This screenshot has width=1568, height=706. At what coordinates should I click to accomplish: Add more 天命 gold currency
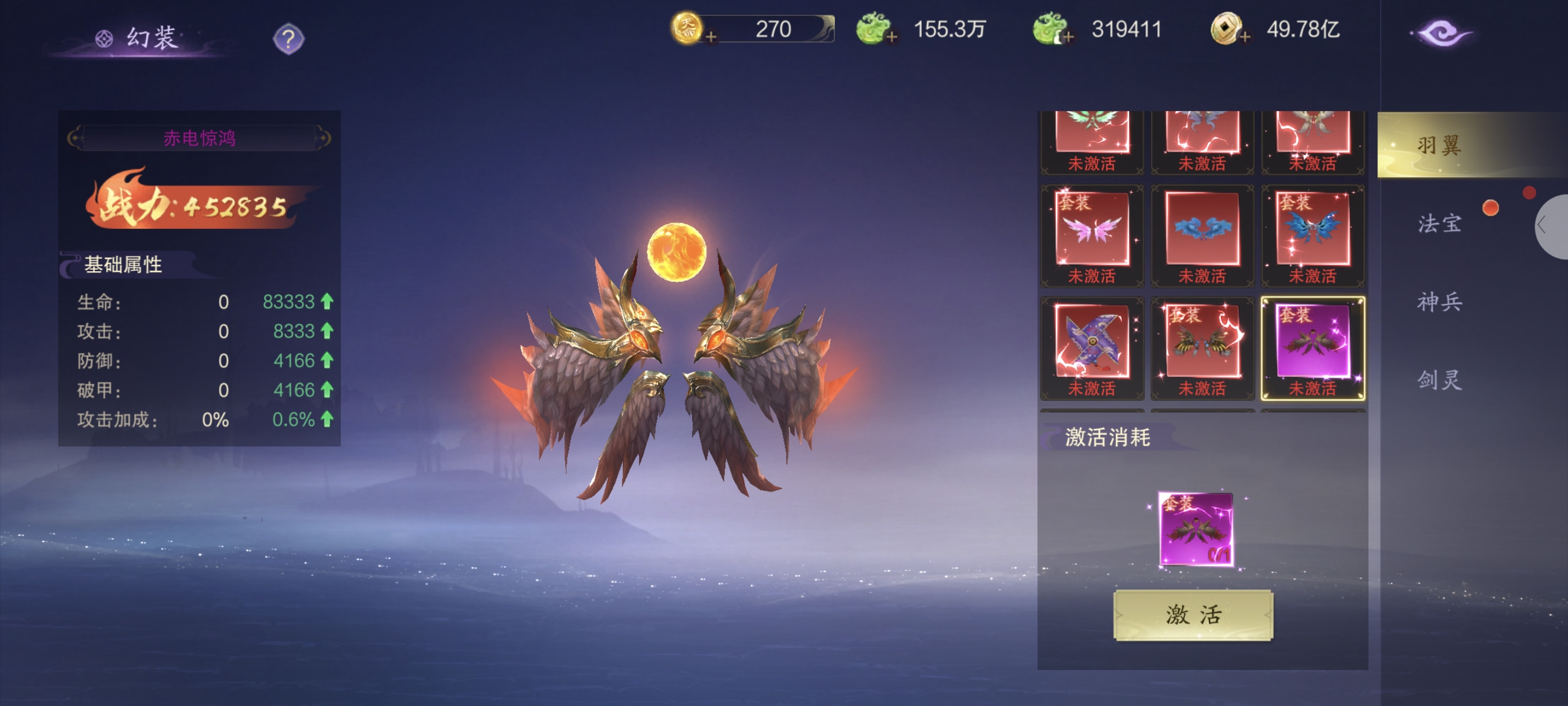pos(710,38)
